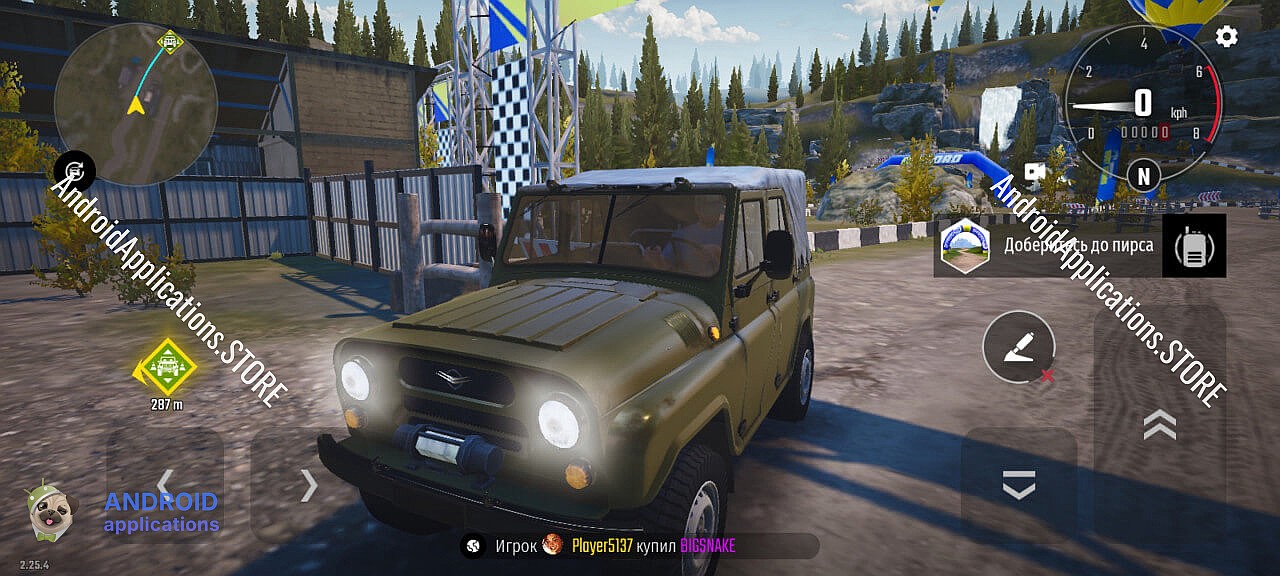
Task: Steer right with the right arrow button
Action: [x=309, y=485]
